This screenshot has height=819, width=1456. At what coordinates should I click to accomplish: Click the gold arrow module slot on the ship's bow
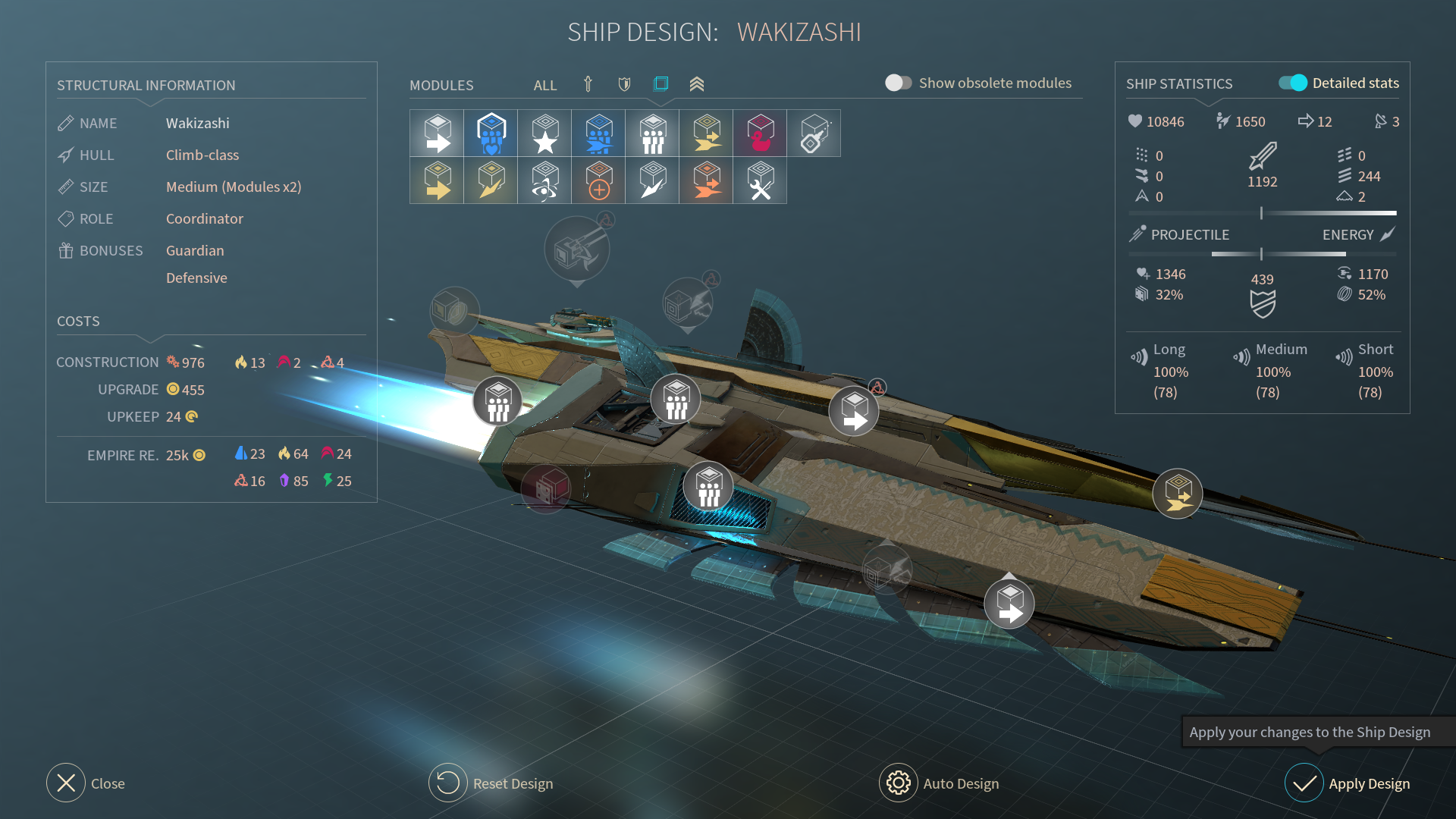[1177, 494]
